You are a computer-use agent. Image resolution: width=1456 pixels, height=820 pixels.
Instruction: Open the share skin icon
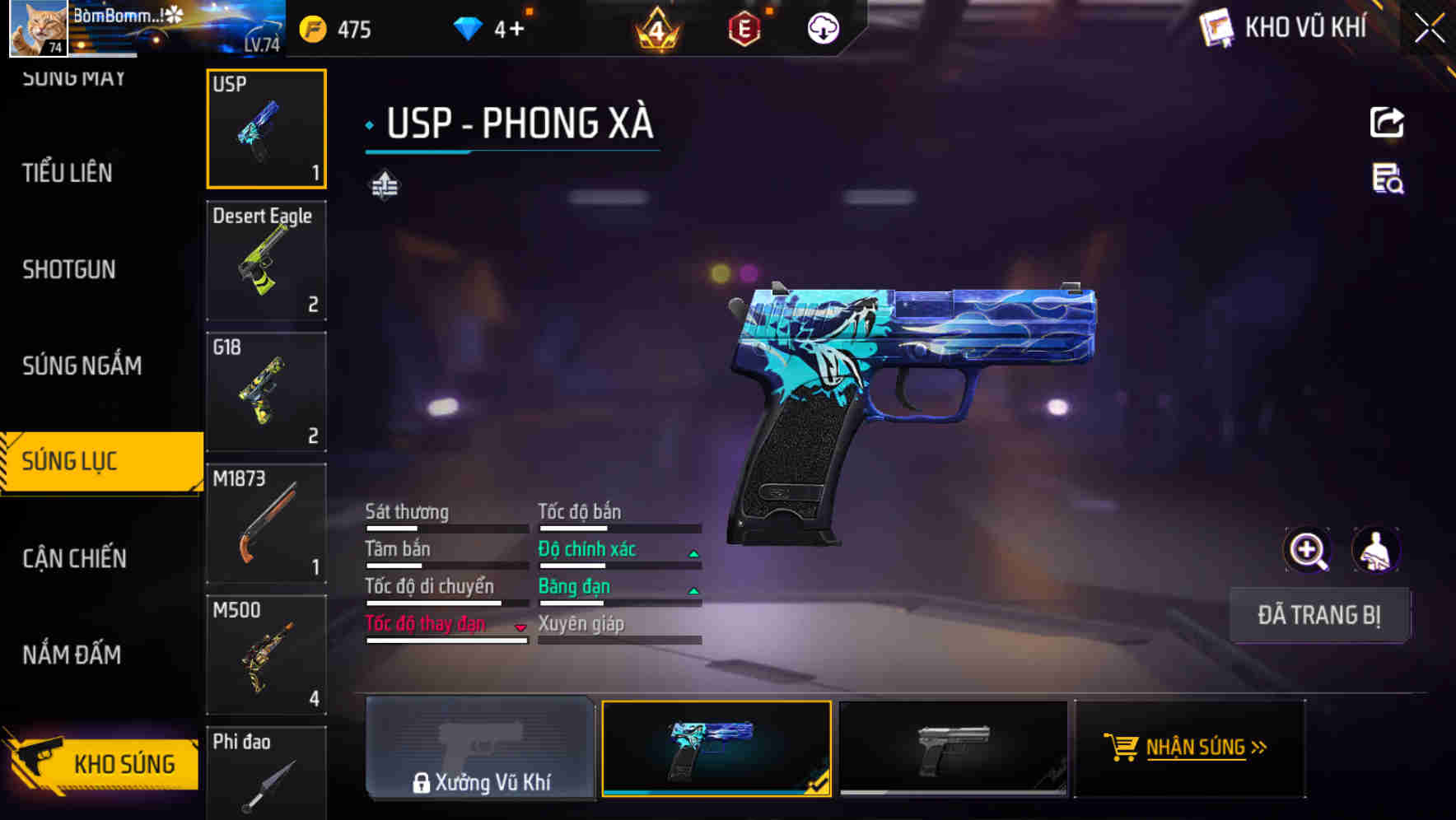[x=1388, y=122]
